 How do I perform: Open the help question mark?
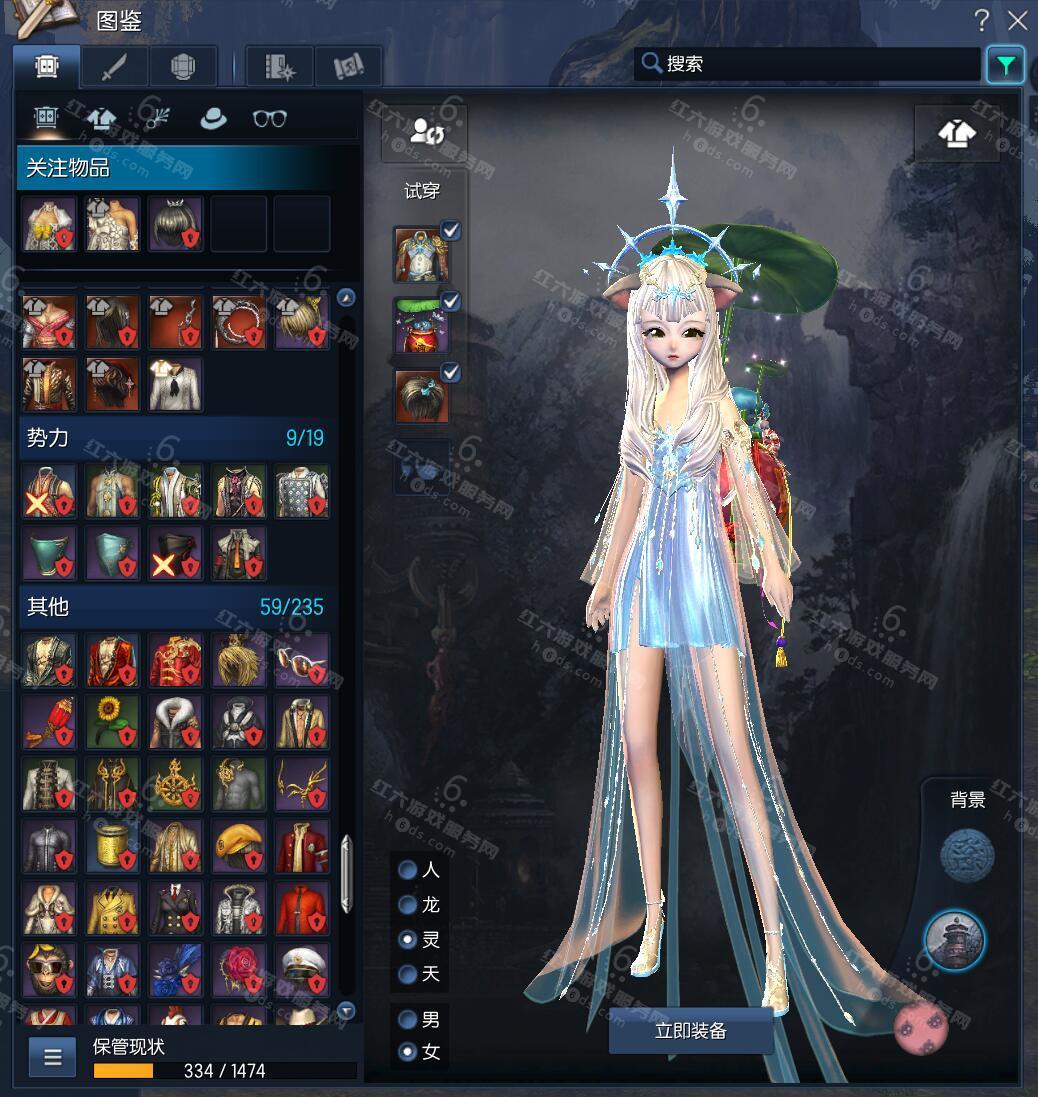click(982, 20)
